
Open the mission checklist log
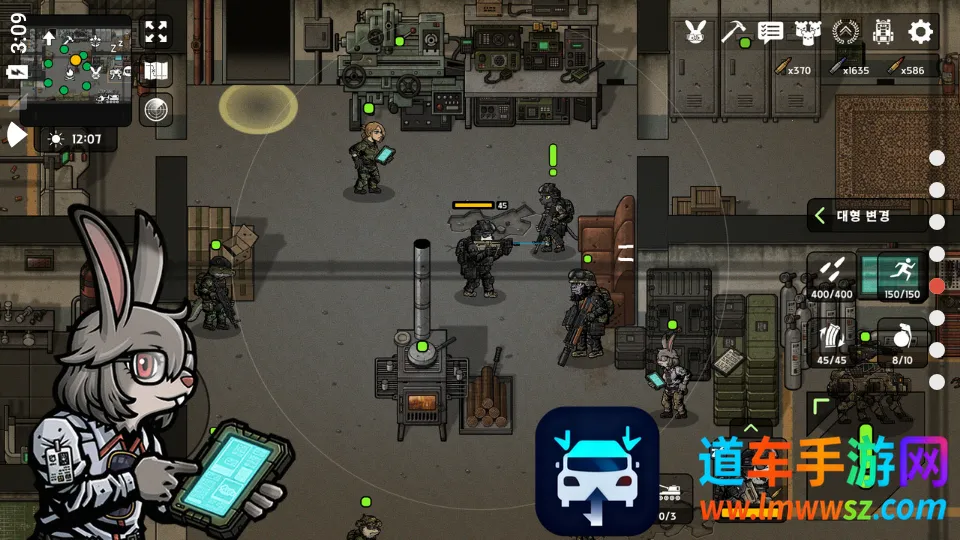(770, 31)
